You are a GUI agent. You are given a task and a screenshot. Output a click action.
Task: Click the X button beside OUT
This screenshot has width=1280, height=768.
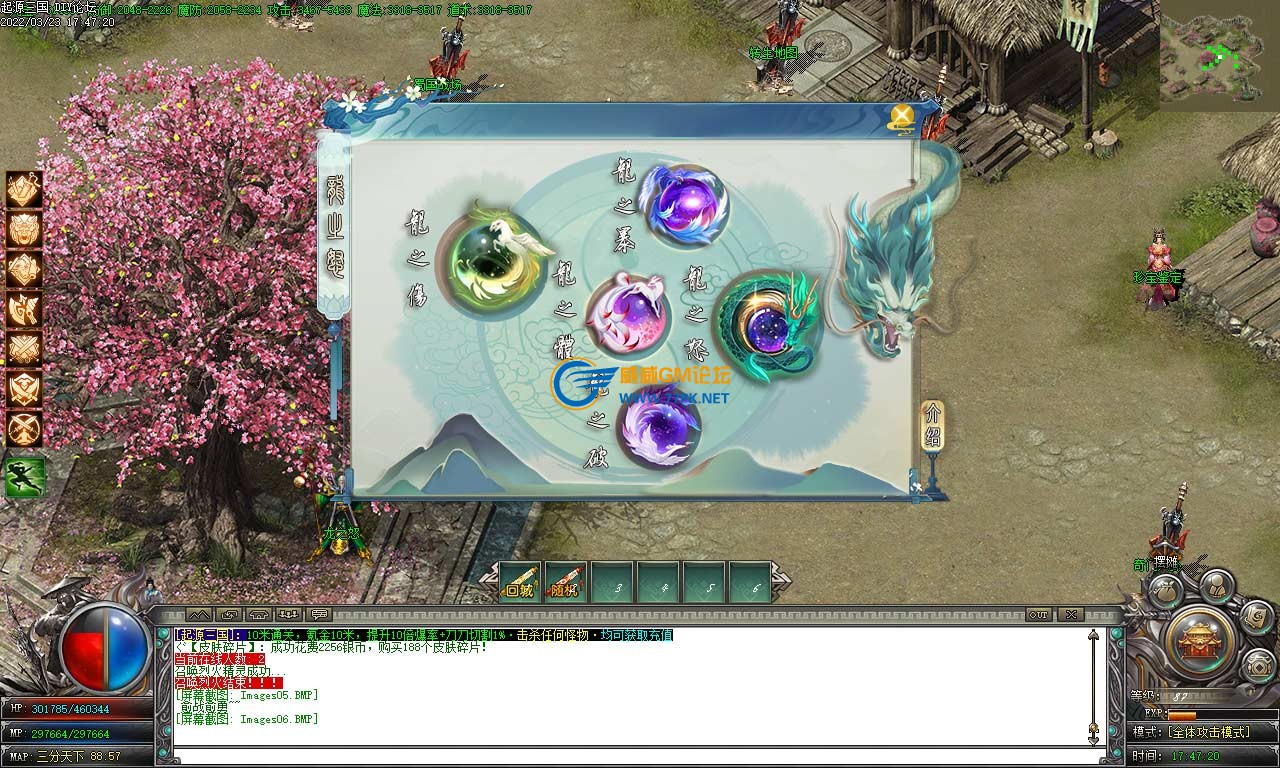(x=1071, y=614)
